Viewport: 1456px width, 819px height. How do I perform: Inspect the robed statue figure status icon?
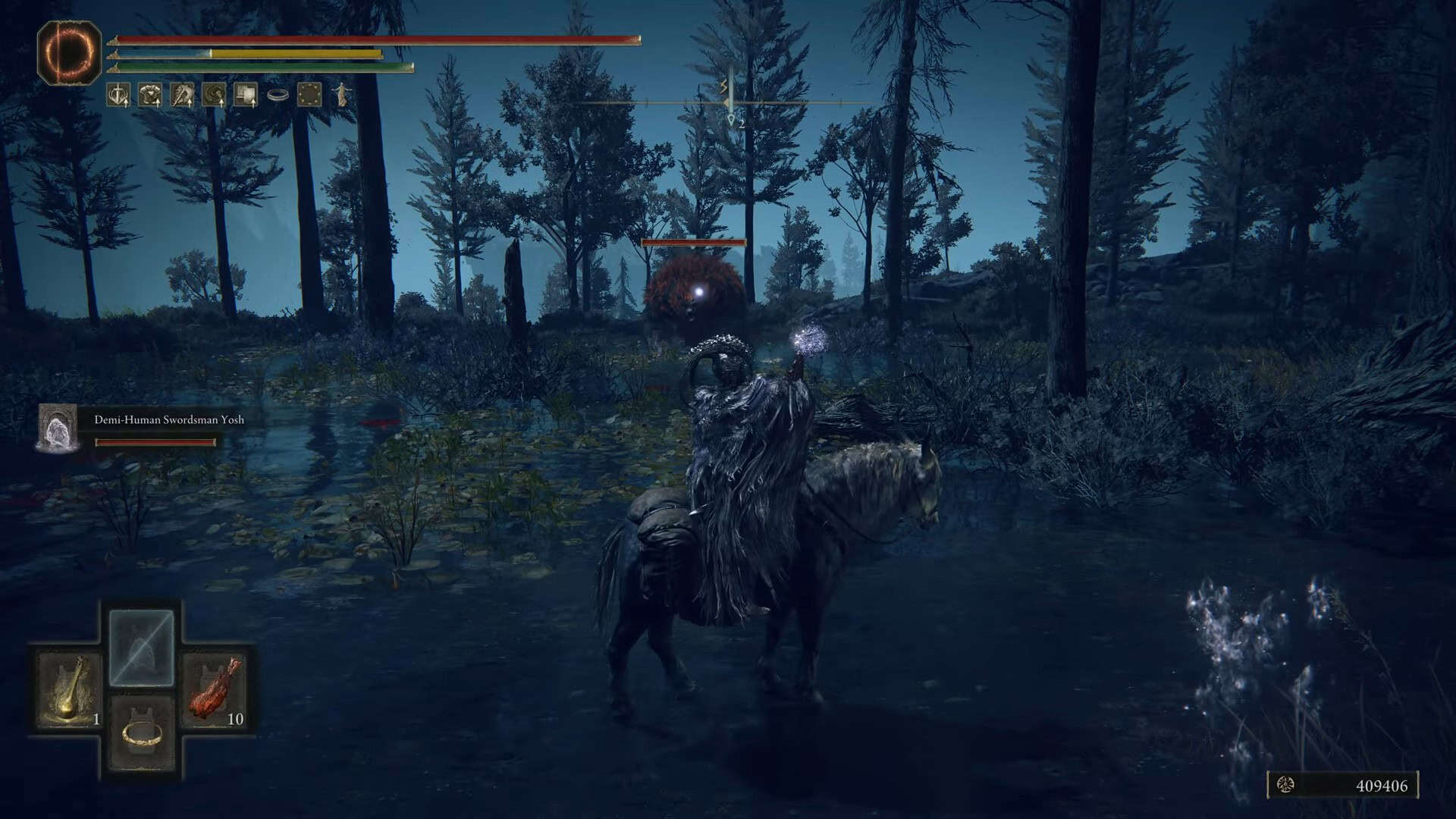point(343,95)
